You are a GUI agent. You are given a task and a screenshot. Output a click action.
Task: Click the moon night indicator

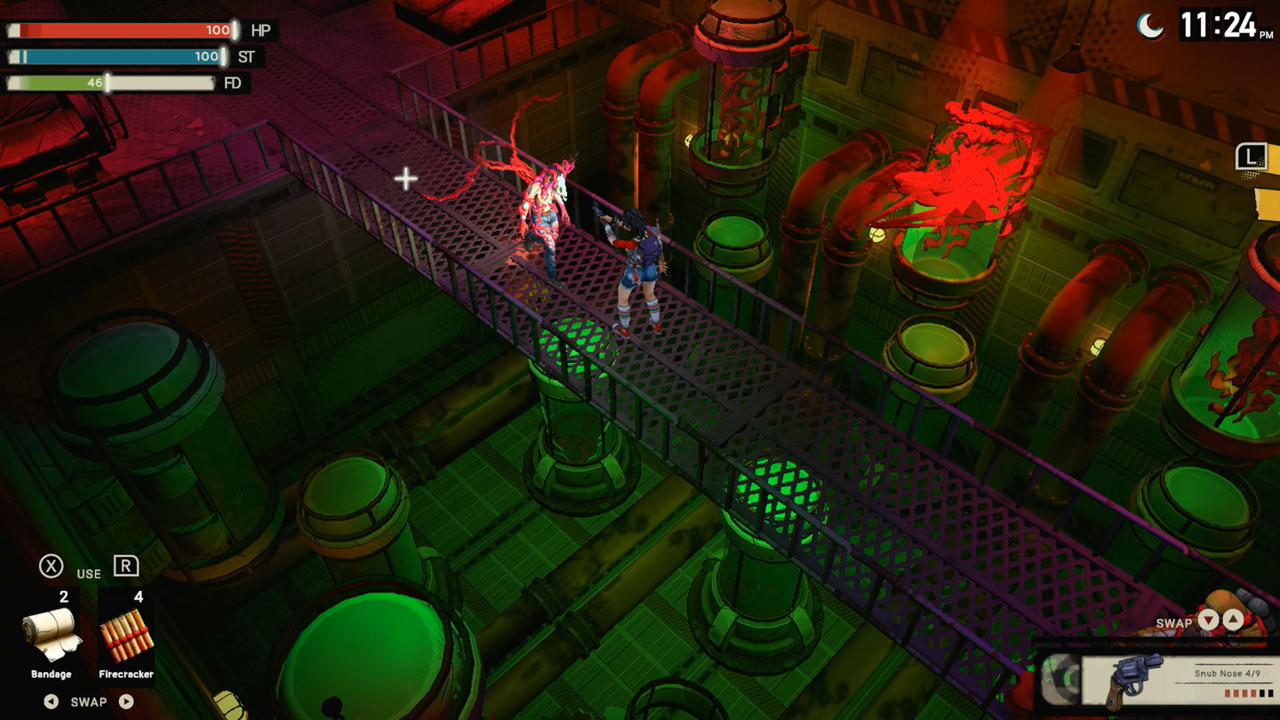[1152, 23]
